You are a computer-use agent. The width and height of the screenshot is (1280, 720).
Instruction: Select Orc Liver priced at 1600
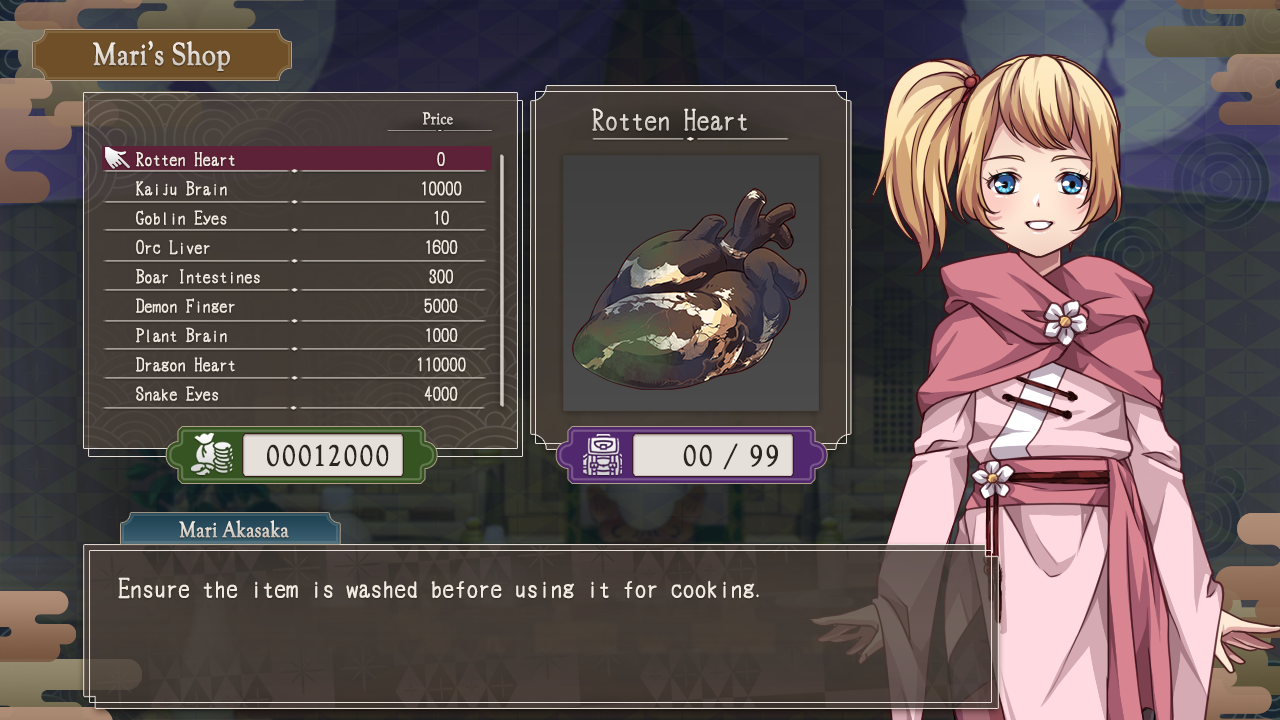(298, 248)
